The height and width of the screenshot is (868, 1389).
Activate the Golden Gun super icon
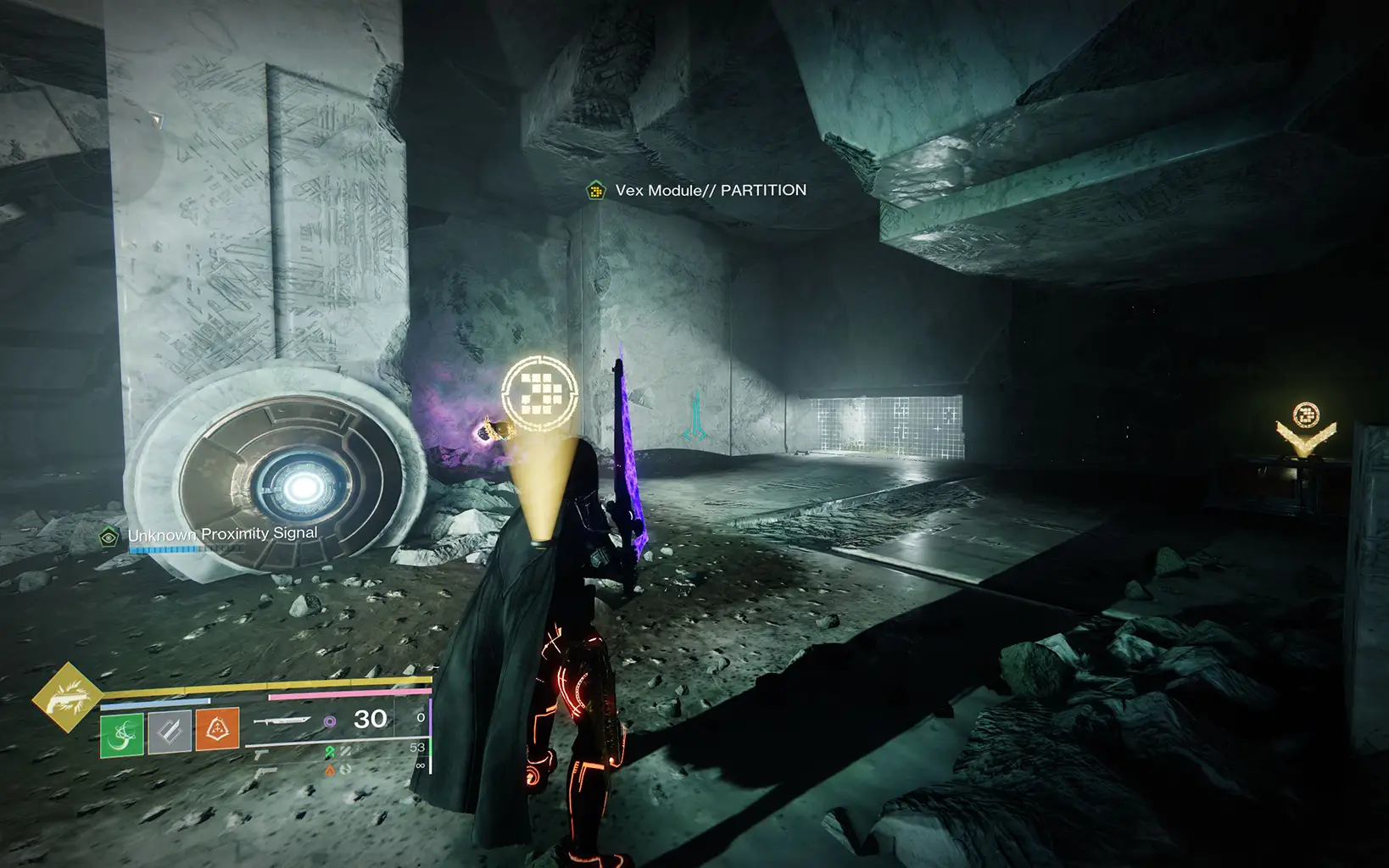coord(67,697)
